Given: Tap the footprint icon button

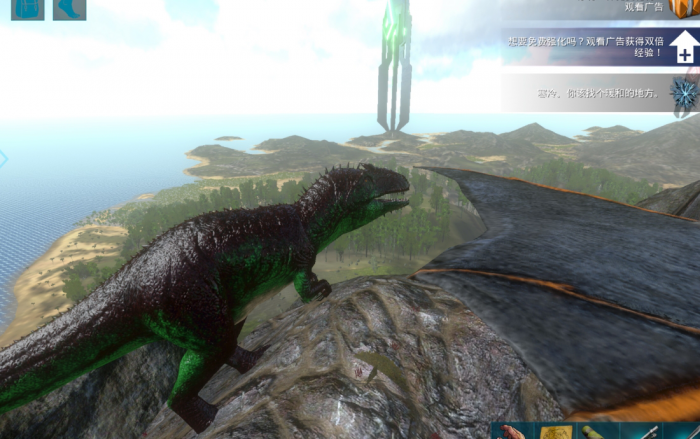Looking at the screenshot, I should pos(69,9).
